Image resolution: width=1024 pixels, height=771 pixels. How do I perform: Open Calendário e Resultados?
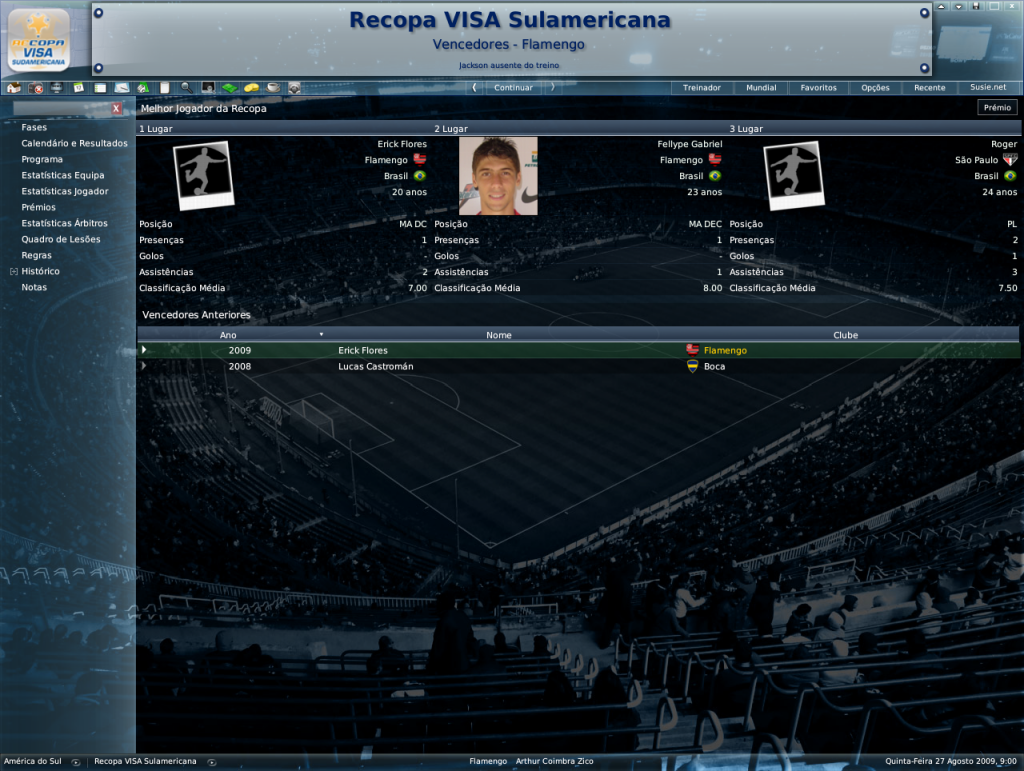pyautogui.click(x=74, y=144)
